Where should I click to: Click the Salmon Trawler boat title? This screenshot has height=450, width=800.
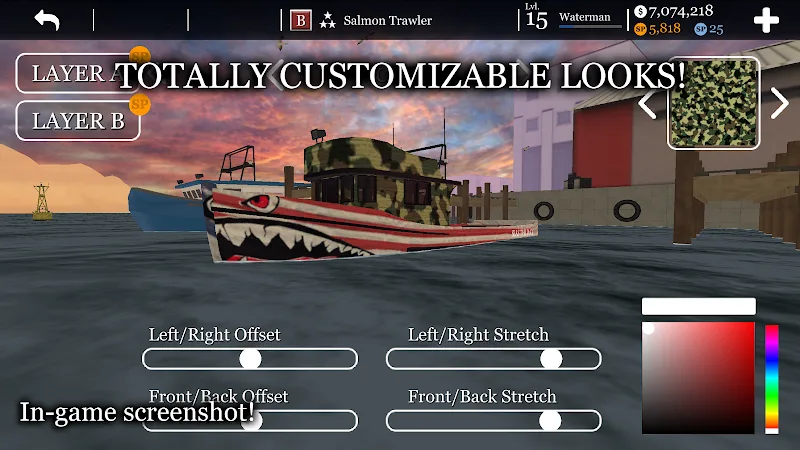point(387,20)
